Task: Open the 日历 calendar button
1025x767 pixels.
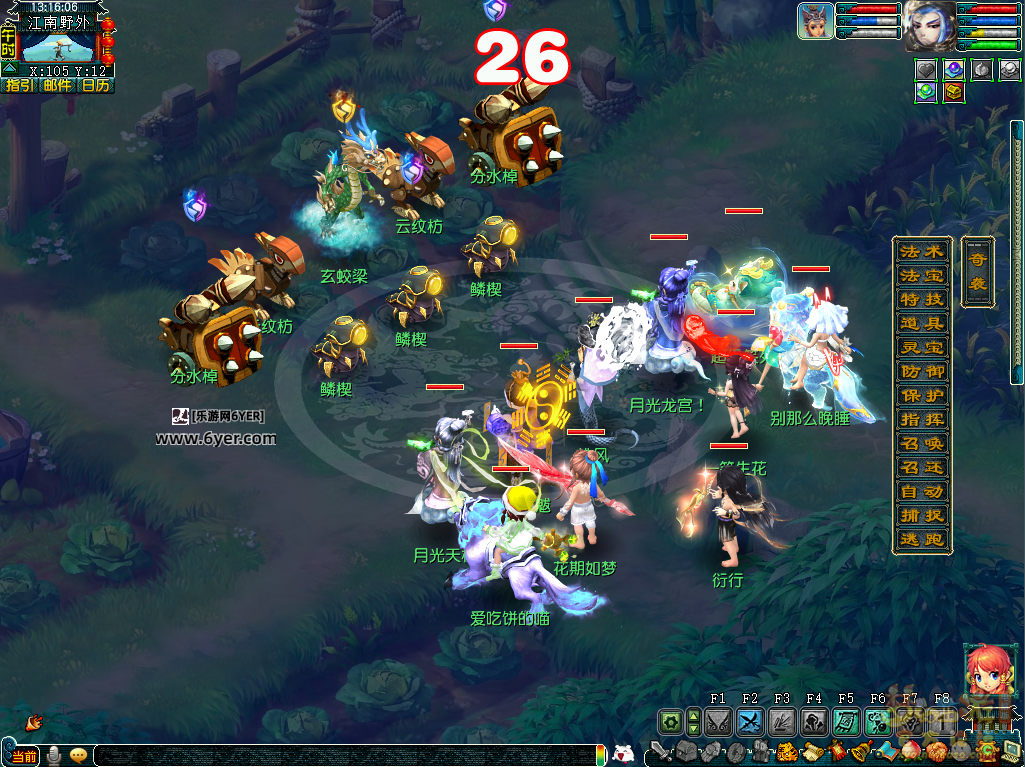Action: [x=96, y=86]
